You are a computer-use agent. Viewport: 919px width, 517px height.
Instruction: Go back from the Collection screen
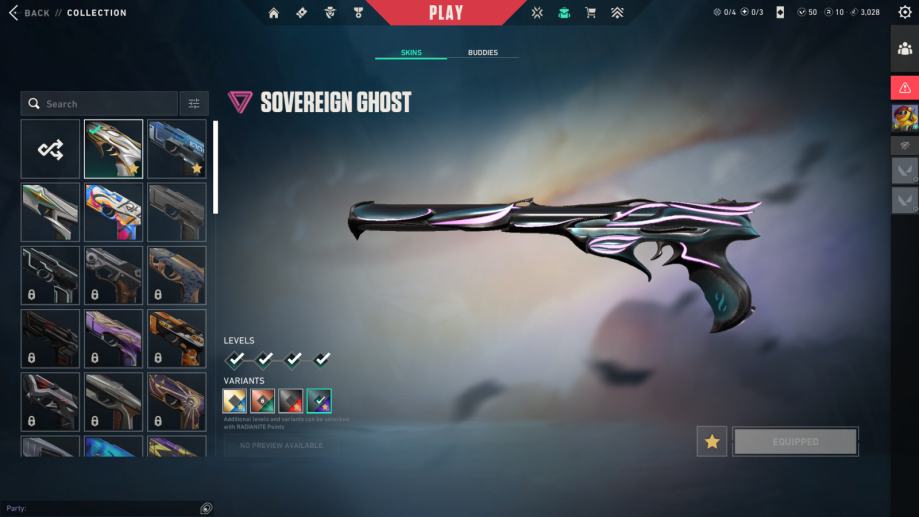point(30,13)
